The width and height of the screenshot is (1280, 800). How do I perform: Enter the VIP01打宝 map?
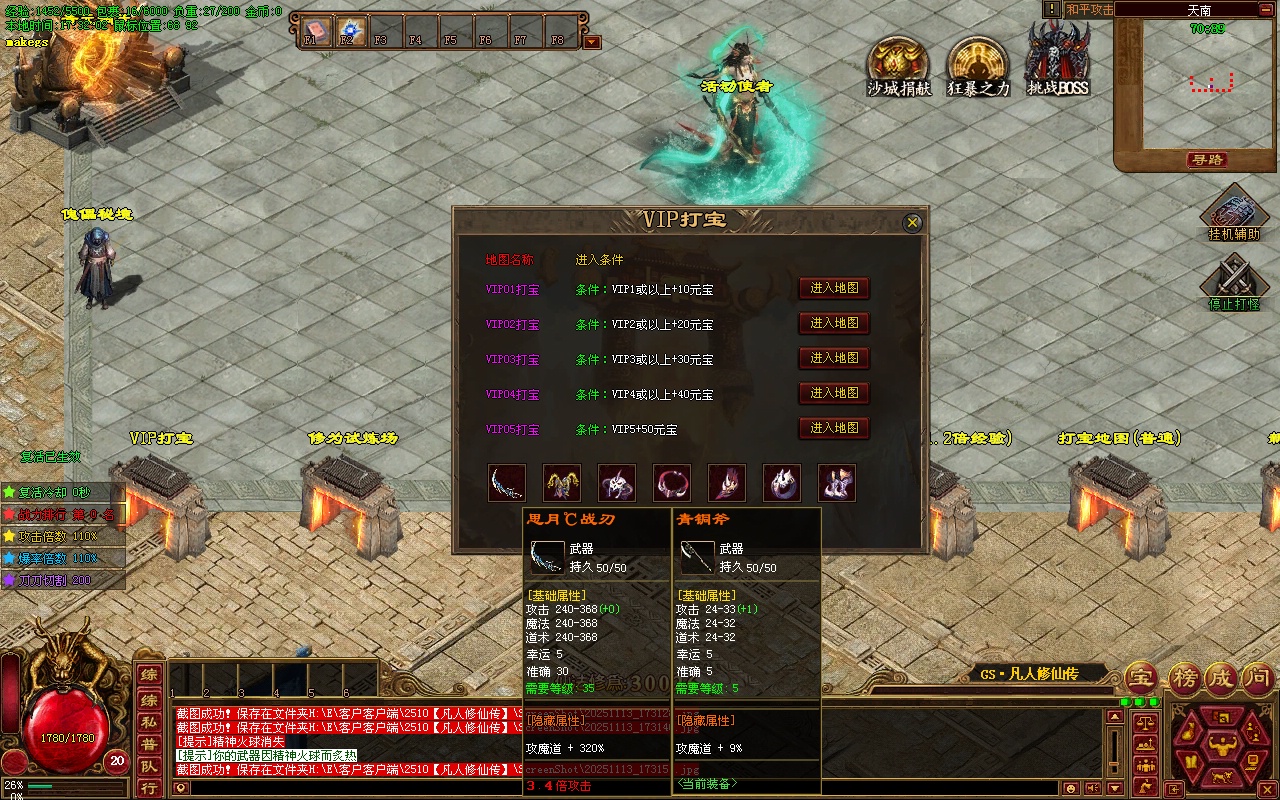point(834,288)
